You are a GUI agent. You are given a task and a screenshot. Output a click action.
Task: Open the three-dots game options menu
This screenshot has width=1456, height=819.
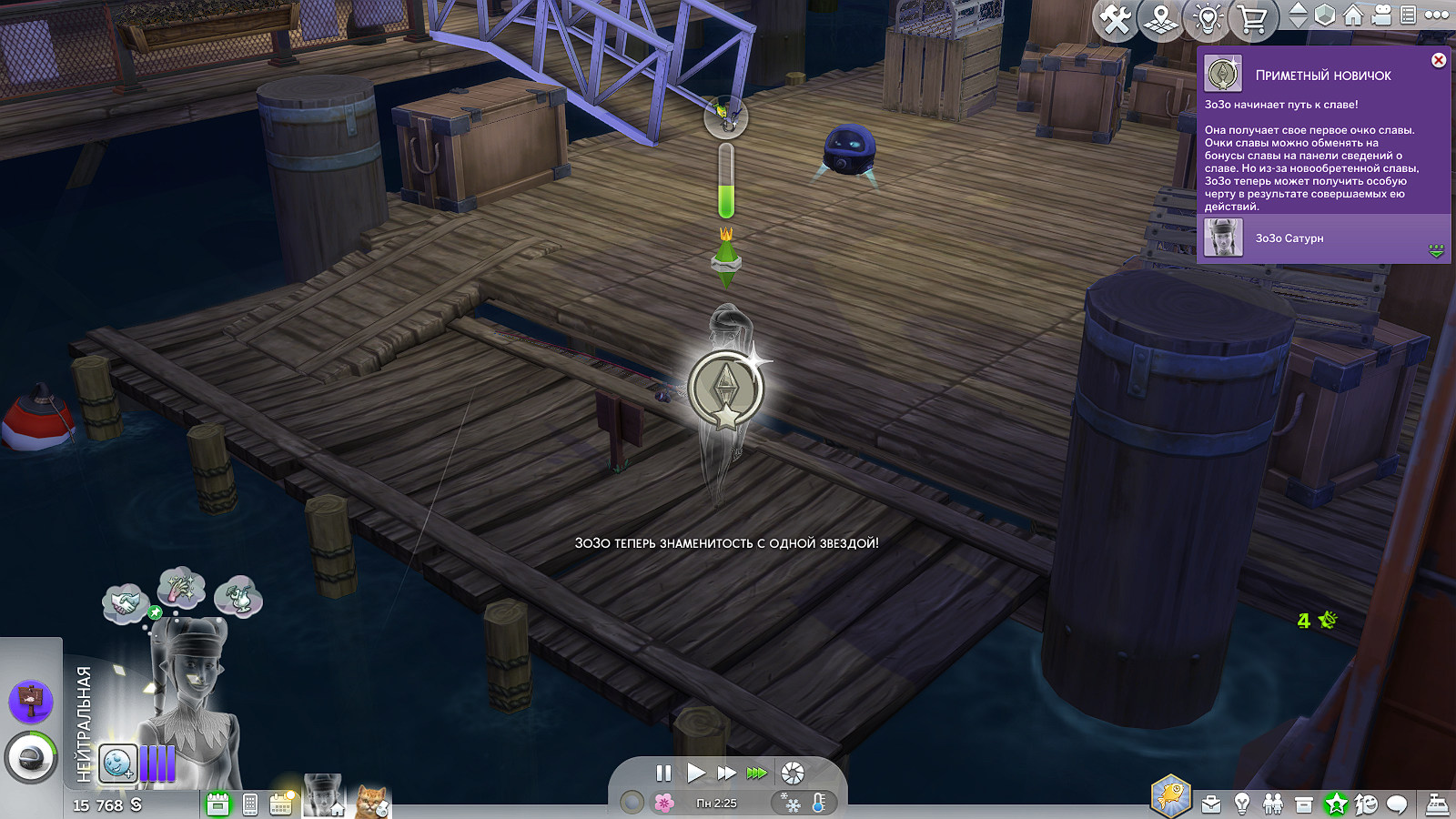(1437, 15)
